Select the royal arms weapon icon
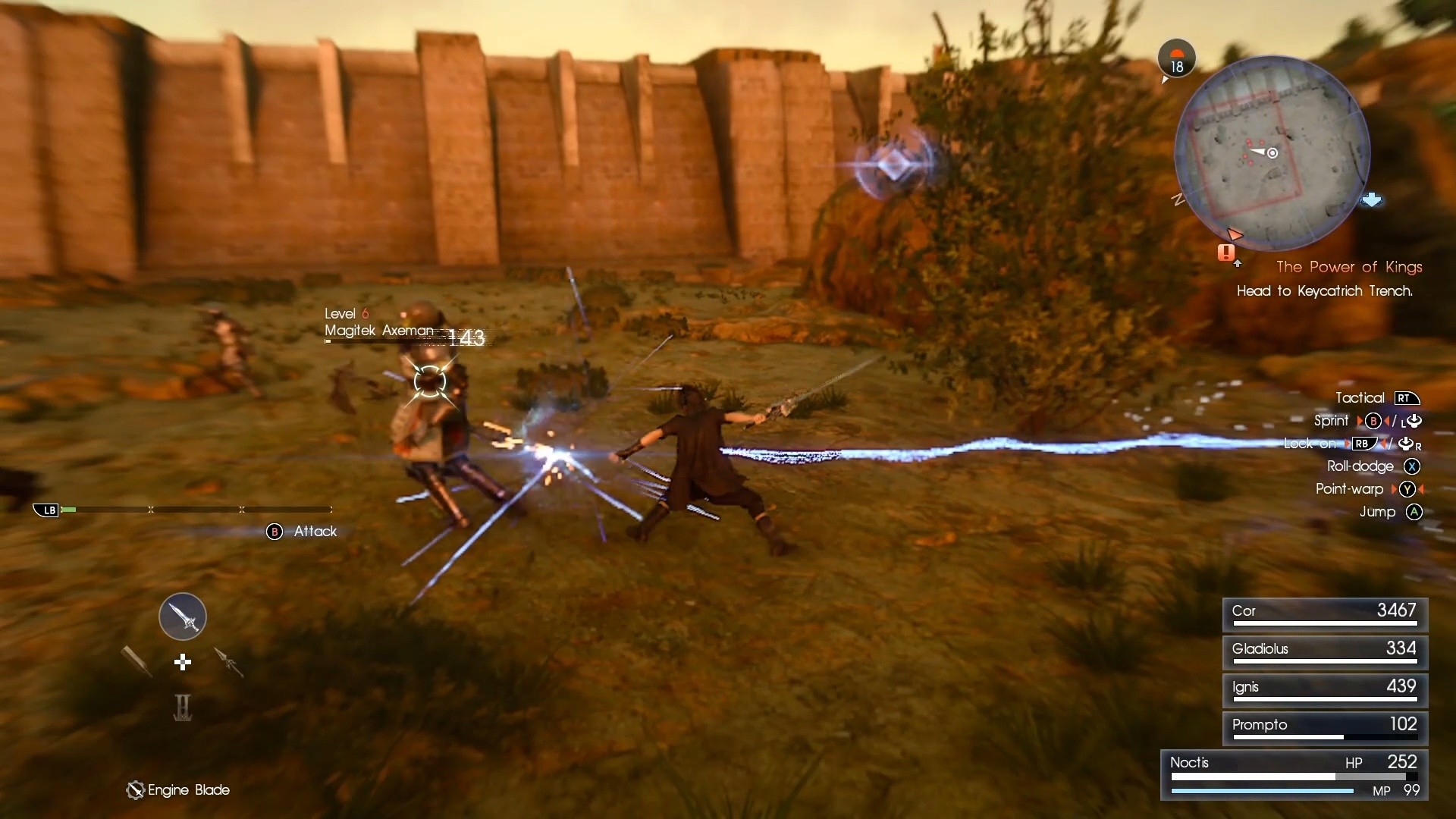1456x819 pixels. pos(182,708)
